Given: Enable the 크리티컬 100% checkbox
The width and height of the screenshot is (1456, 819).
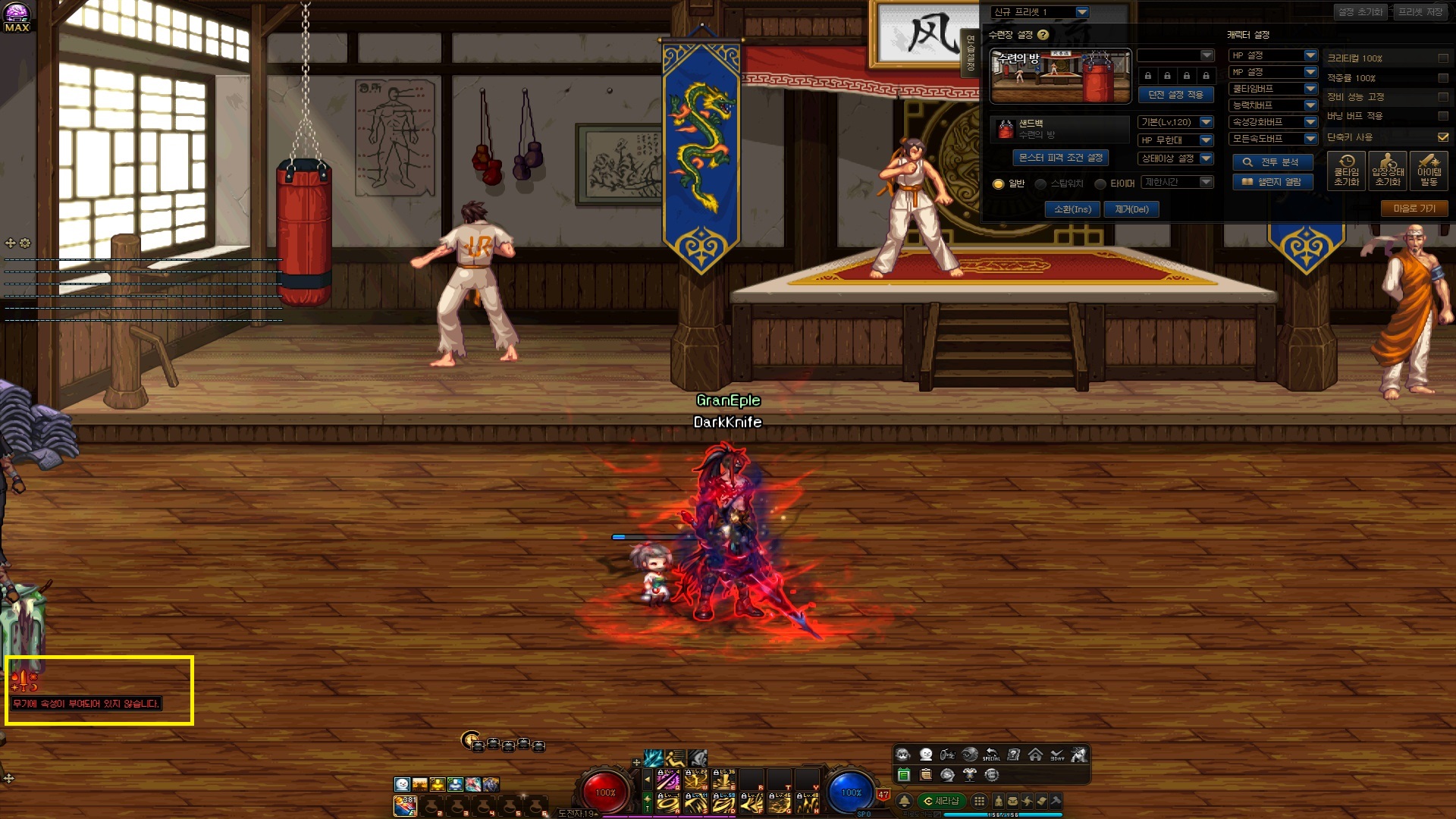Looking at the screenshot, I should pyautogui.click(x=1442, y=58).
